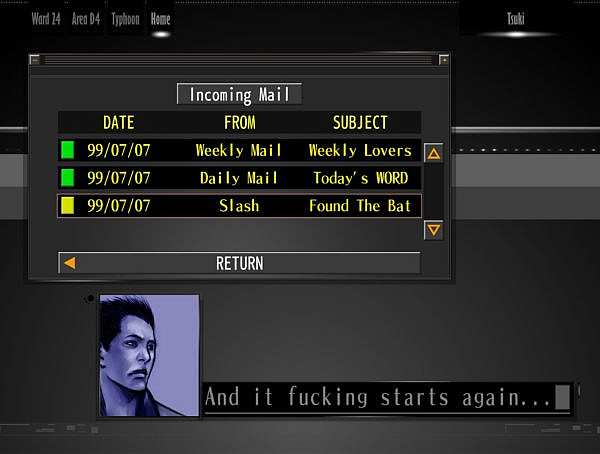The height and width of the screenshot is (454, 600).
Task: Choose the Ward 24 tab
Action: (46, 19)
